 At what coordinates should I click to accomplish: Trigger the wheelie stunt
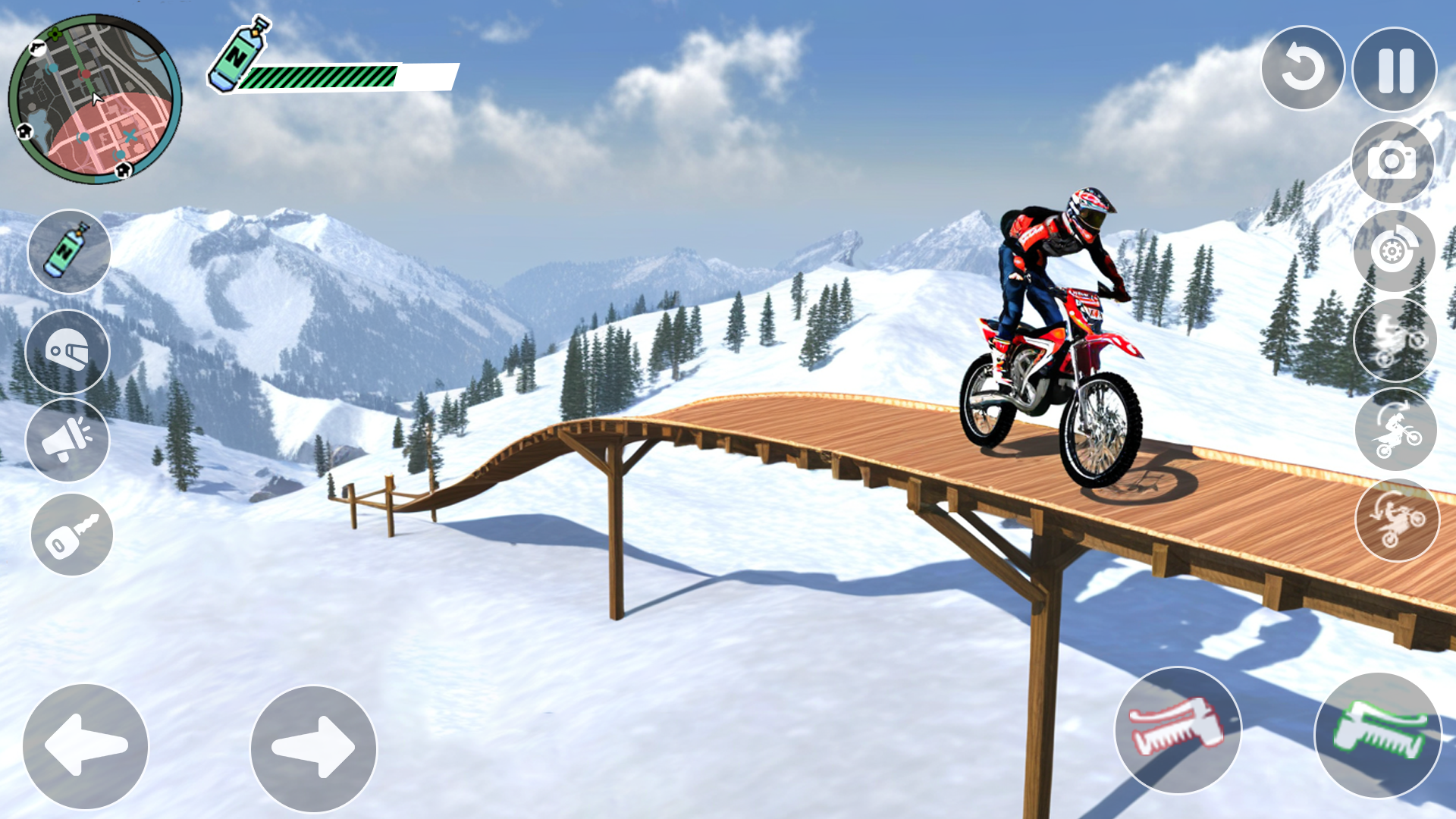1394,339
